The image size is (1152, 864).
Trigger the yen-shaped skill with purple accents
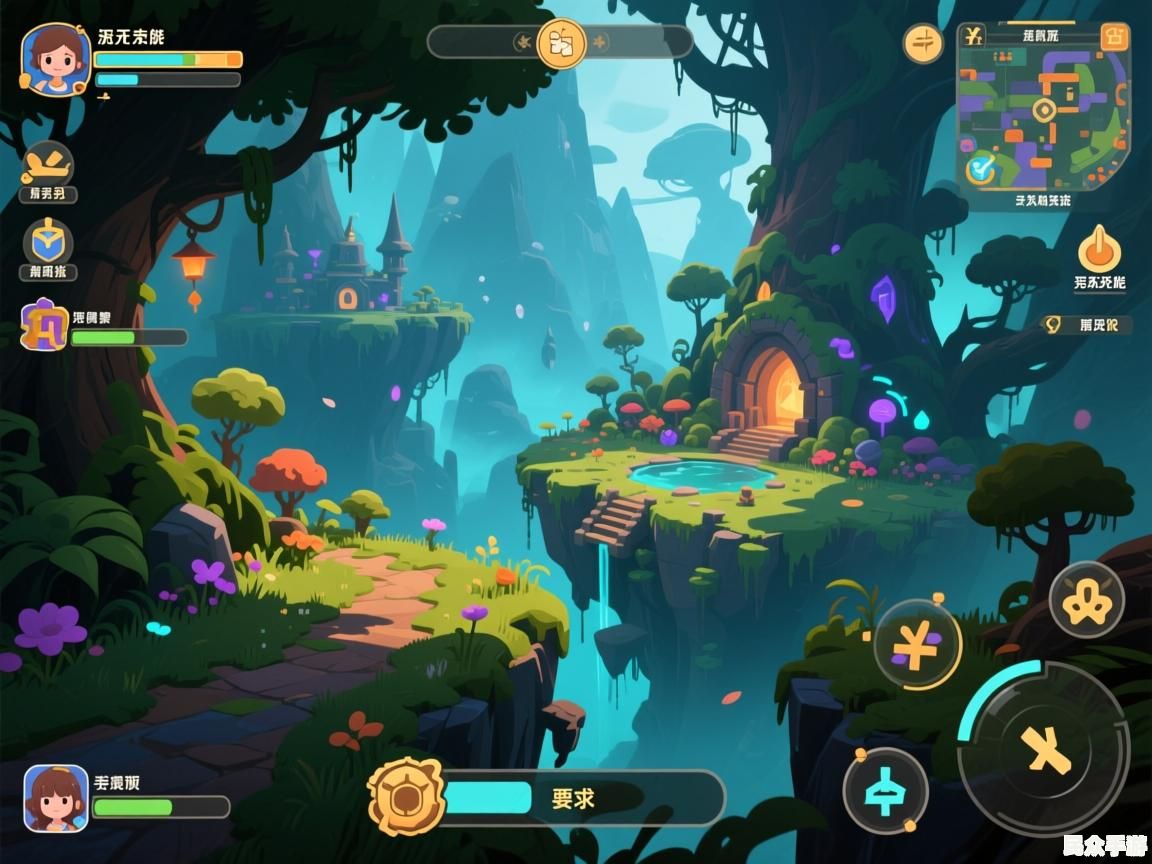916,645
